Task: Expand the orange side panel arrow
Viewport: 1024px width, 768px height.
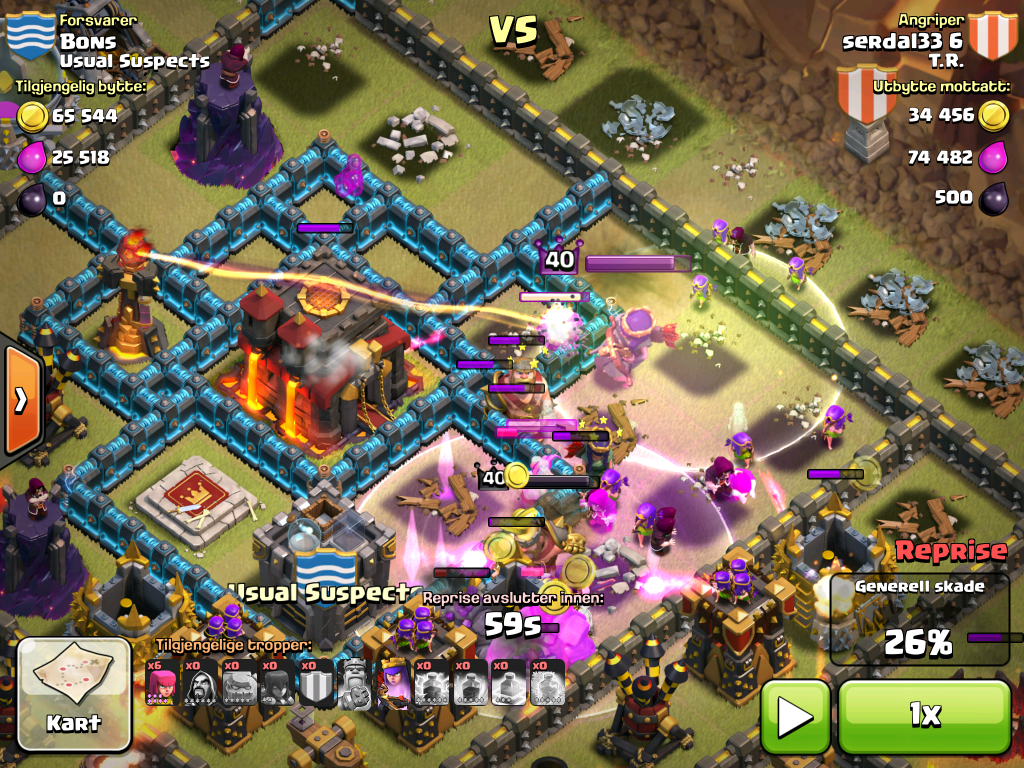Action: pyautogui.click(x=20, y=400)
